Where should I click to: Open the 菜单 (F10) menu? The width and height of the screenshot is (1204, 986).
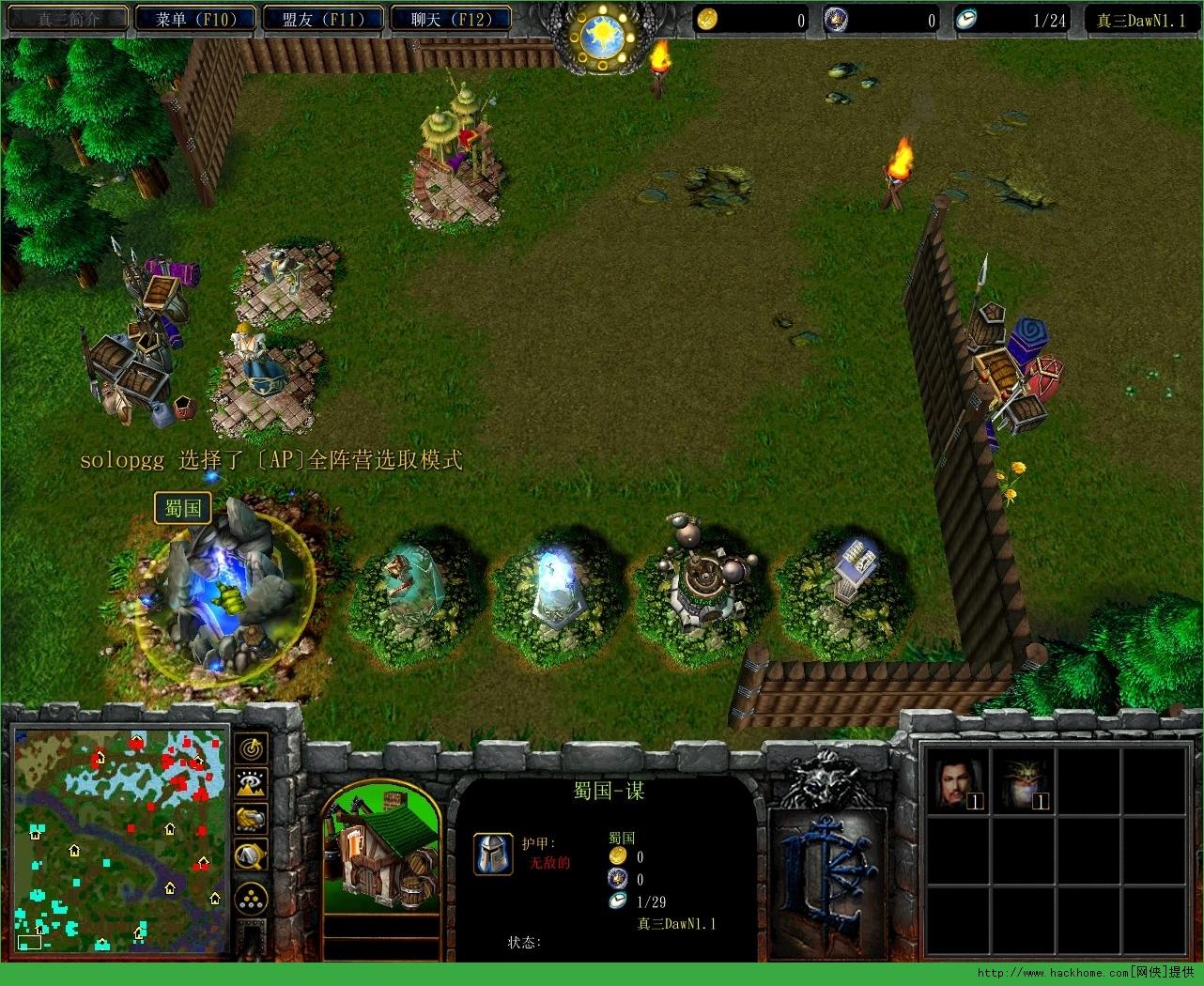pos(194,18)
